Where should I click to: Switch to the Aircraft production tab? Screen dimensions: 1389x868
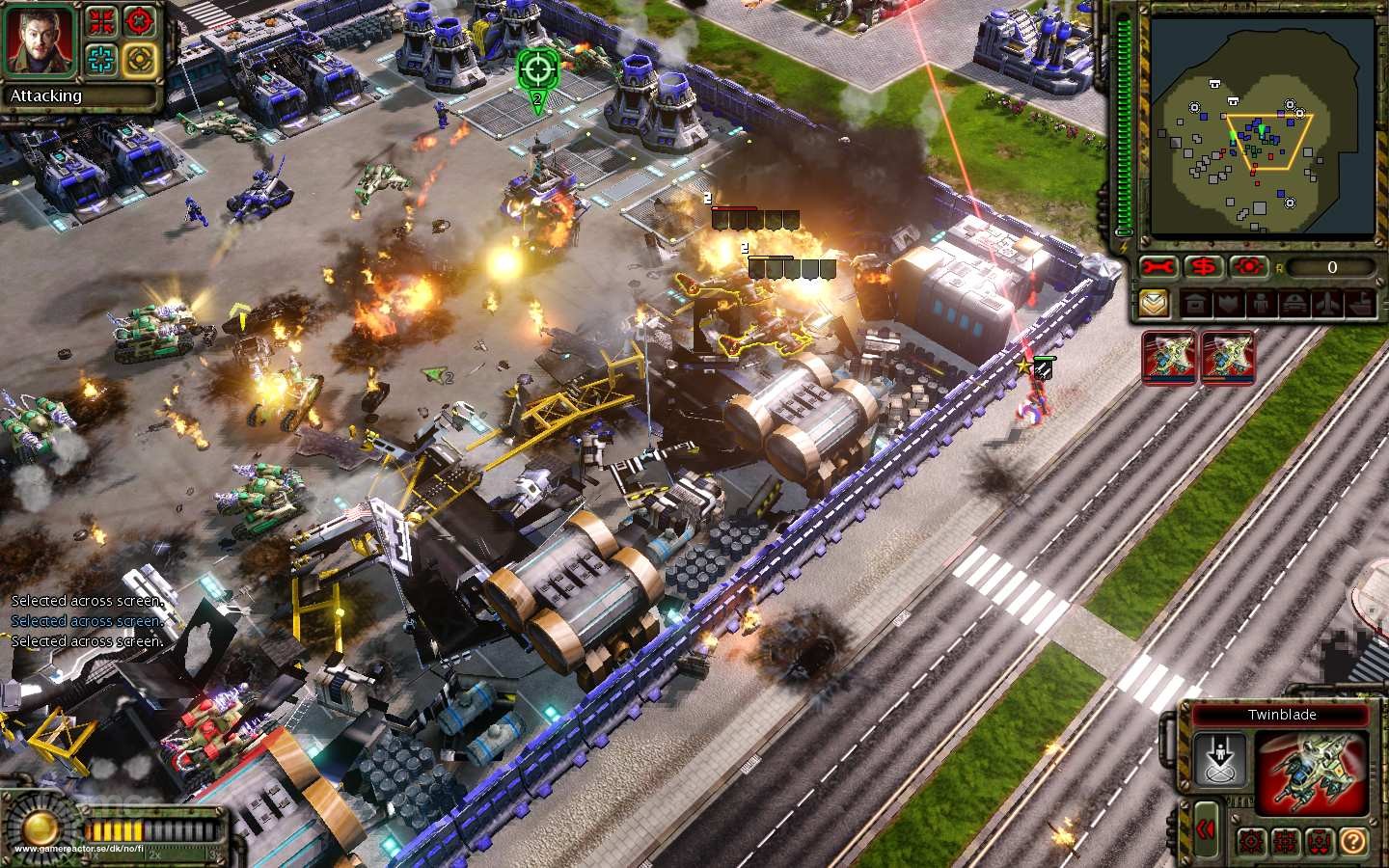[x=1327, y=302]
